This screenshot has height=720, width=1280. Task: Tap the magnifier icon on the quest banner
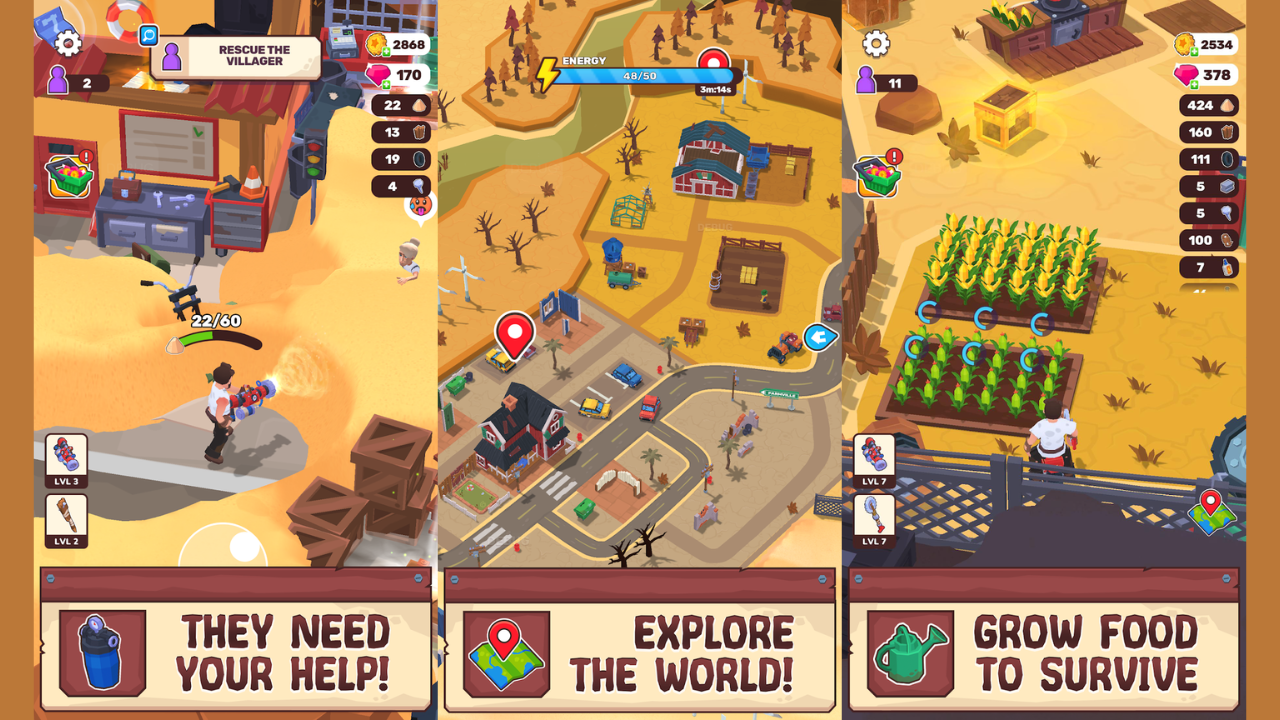point(149,35)
